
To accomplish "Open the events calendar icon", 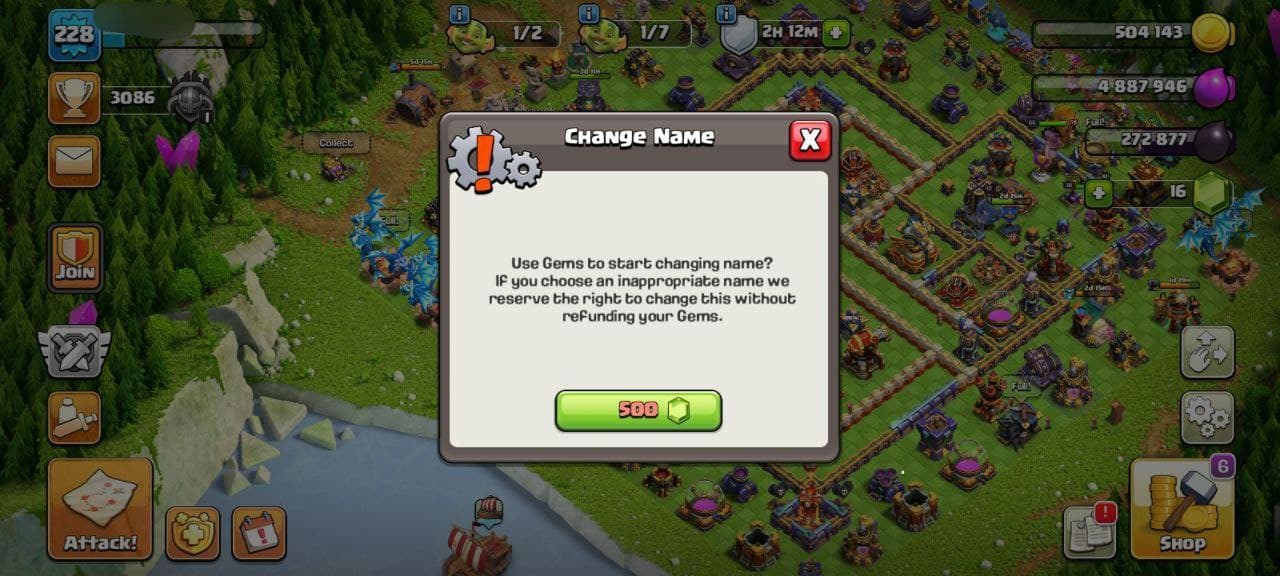I will click(259, 533).
